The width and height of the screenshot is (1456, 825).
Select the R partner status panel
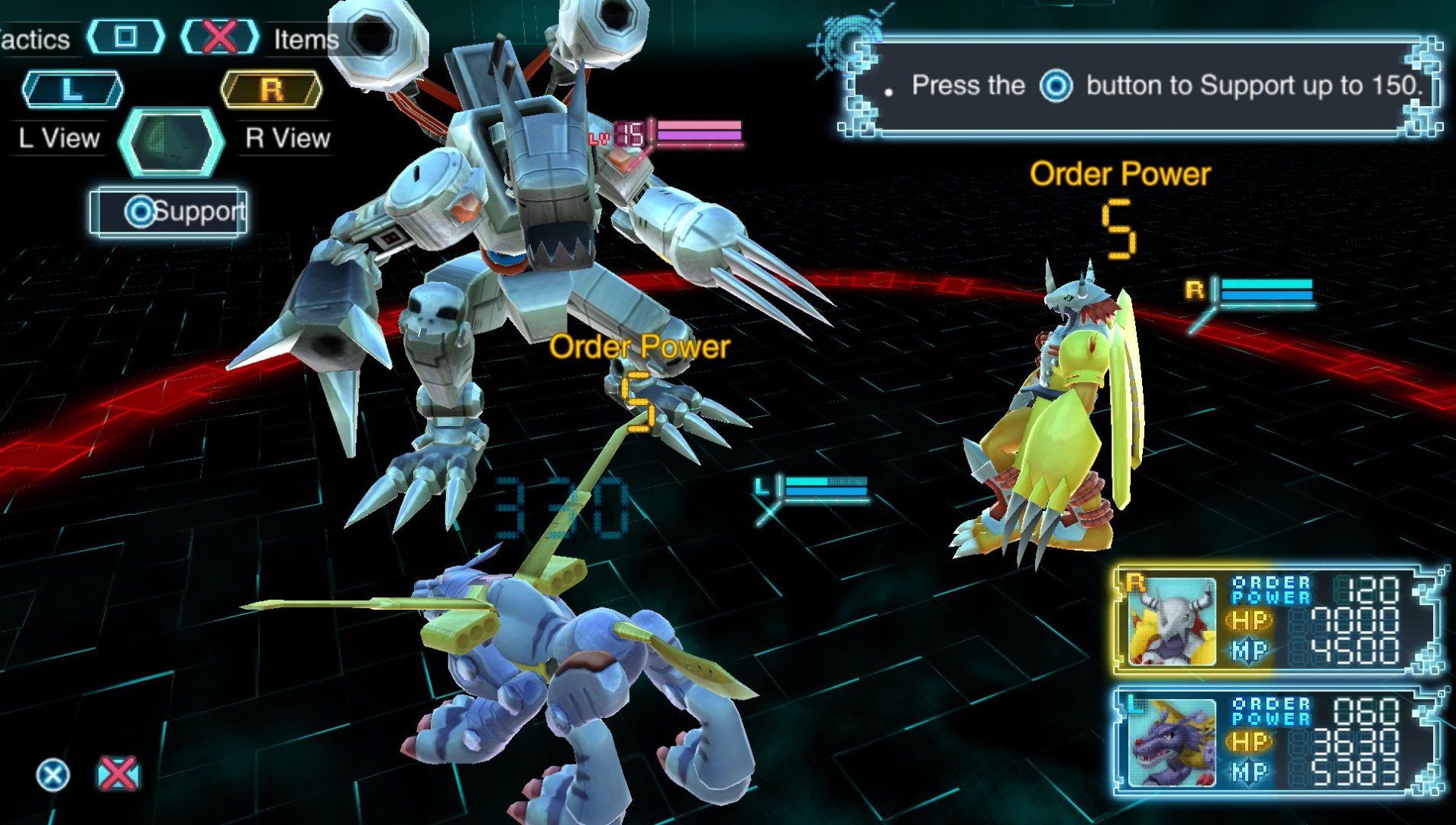pyautogui.click(x=1276, y=620)
